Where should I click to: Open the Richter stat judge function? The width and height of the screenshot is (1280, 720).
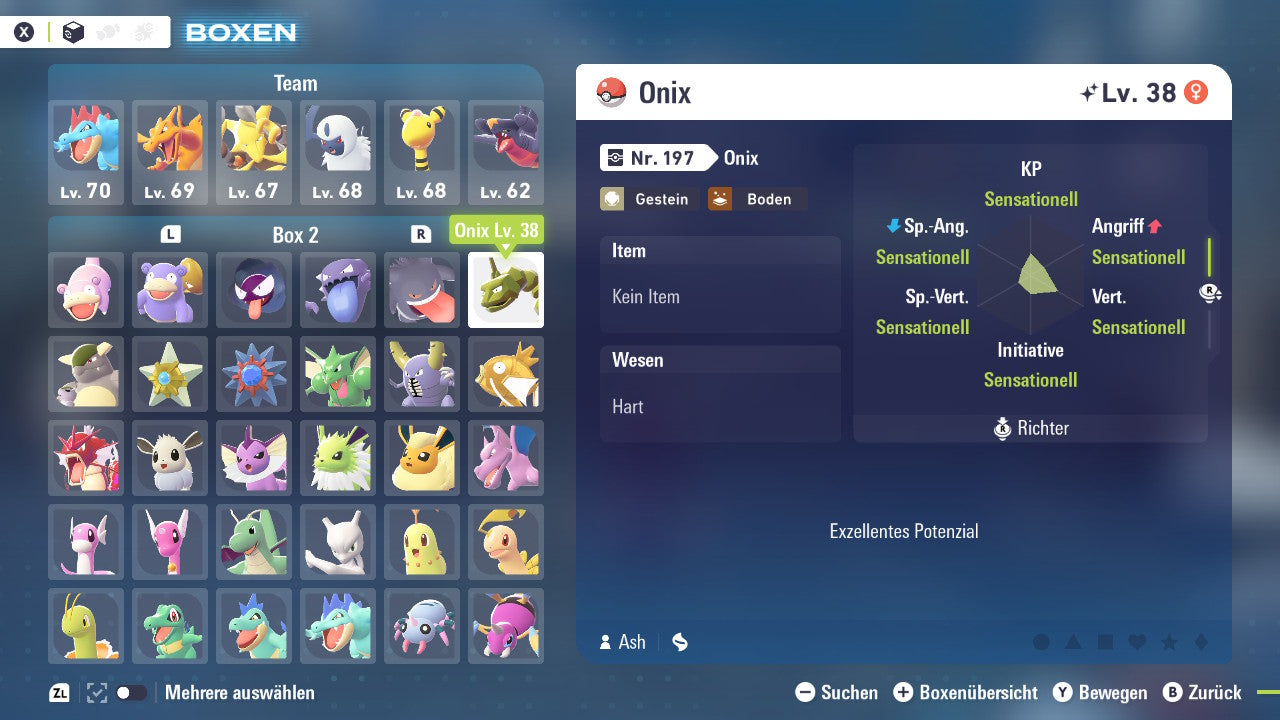[1030, 428]
